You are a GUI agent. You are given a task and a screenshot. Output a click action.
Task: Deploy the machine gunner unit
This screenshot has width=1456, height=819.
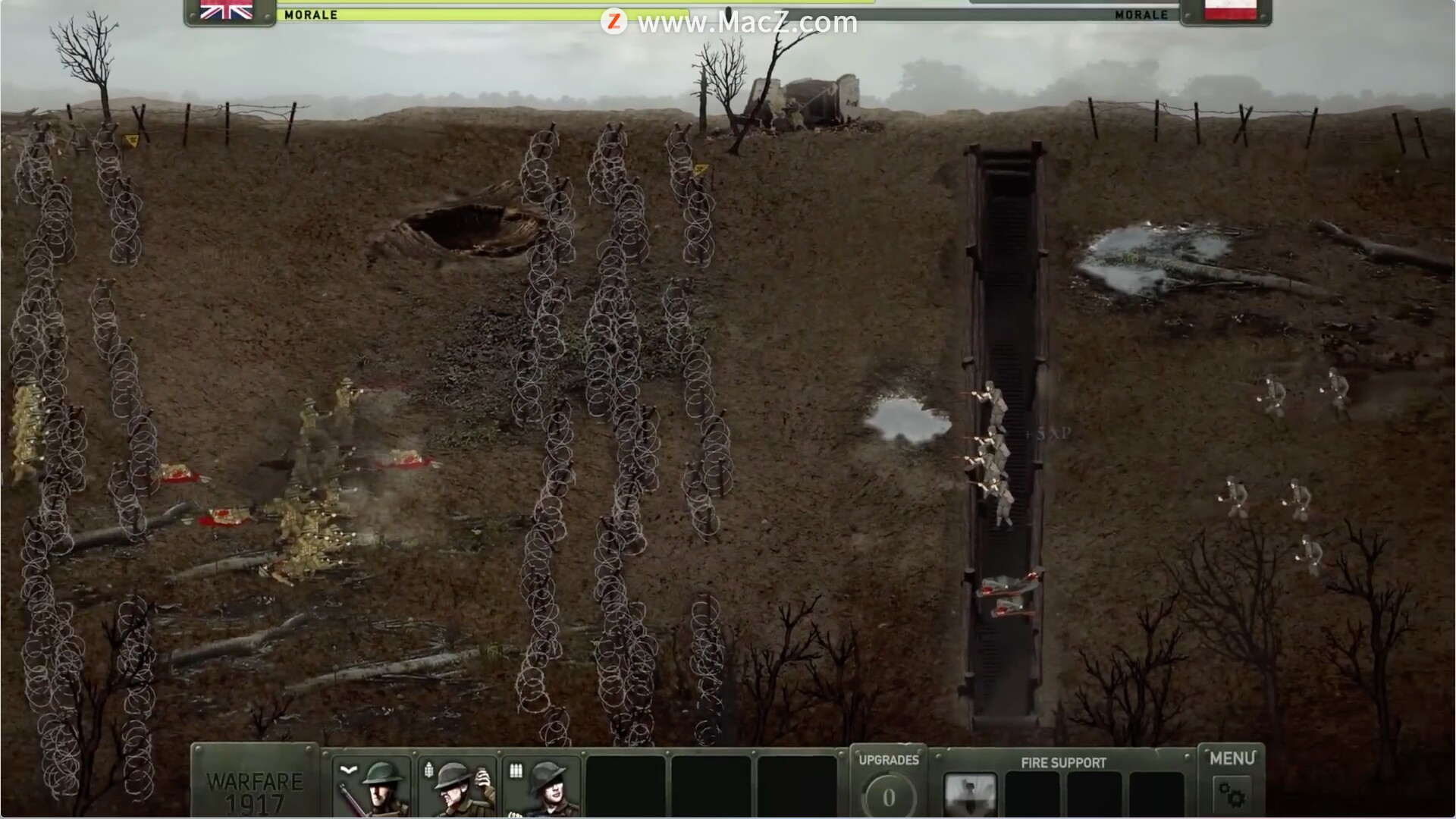542,789
